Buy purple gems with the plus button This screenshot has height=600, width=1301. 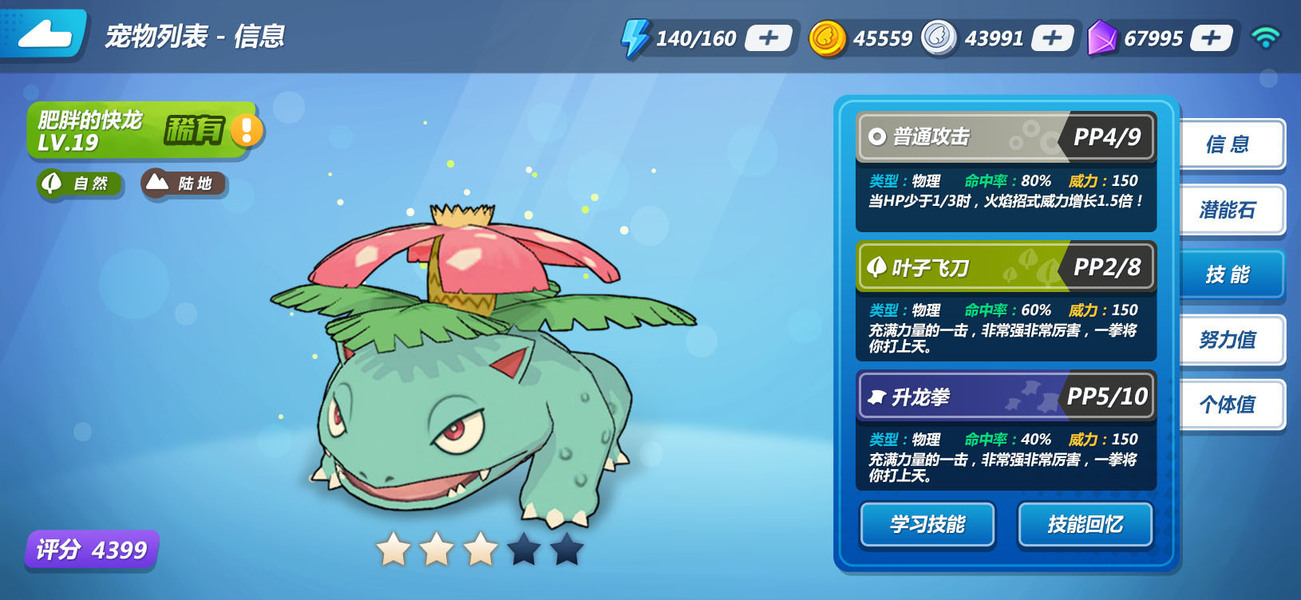(1211, 38)
